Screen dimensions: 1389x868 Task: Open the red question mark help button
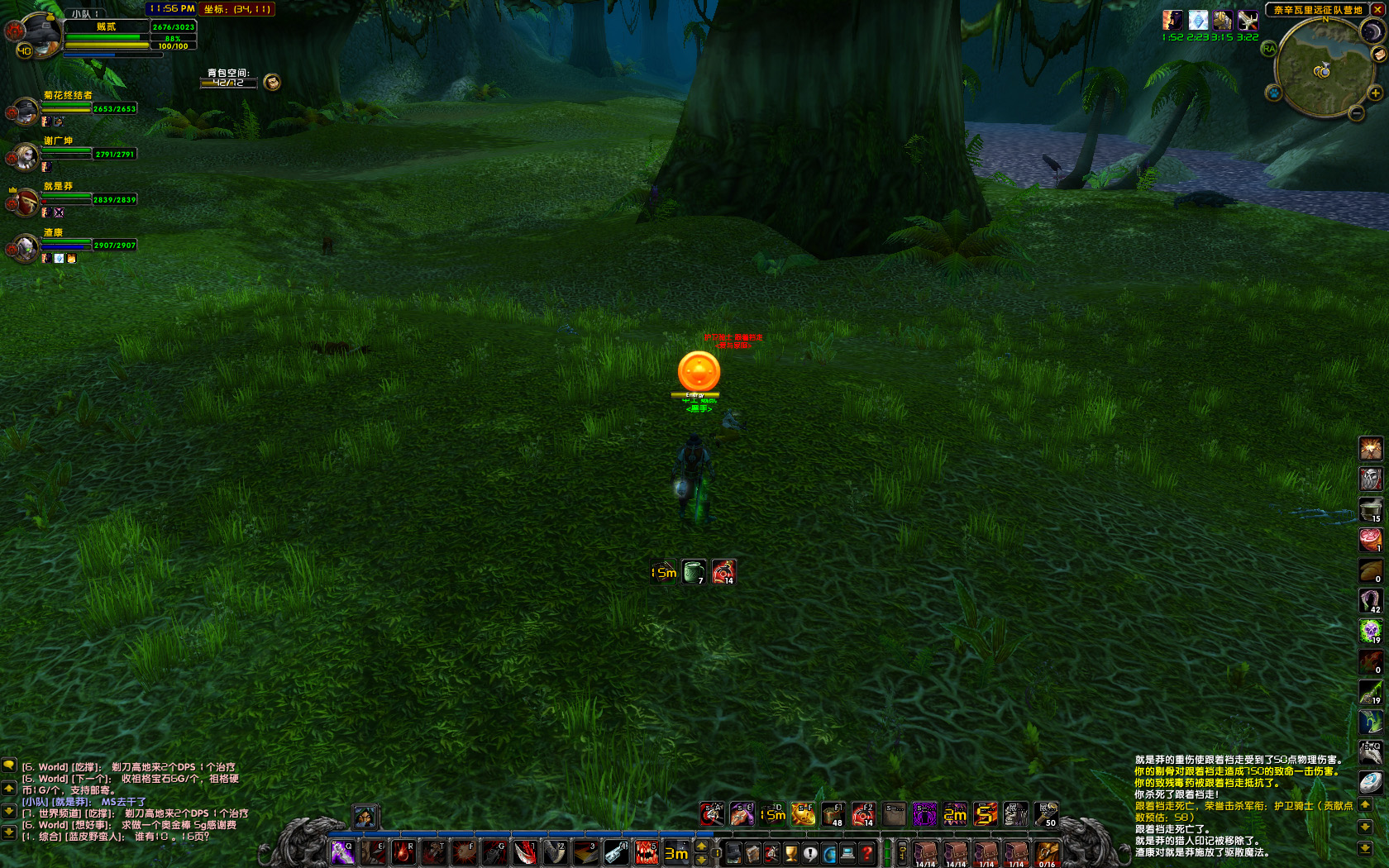pos(866,853)
